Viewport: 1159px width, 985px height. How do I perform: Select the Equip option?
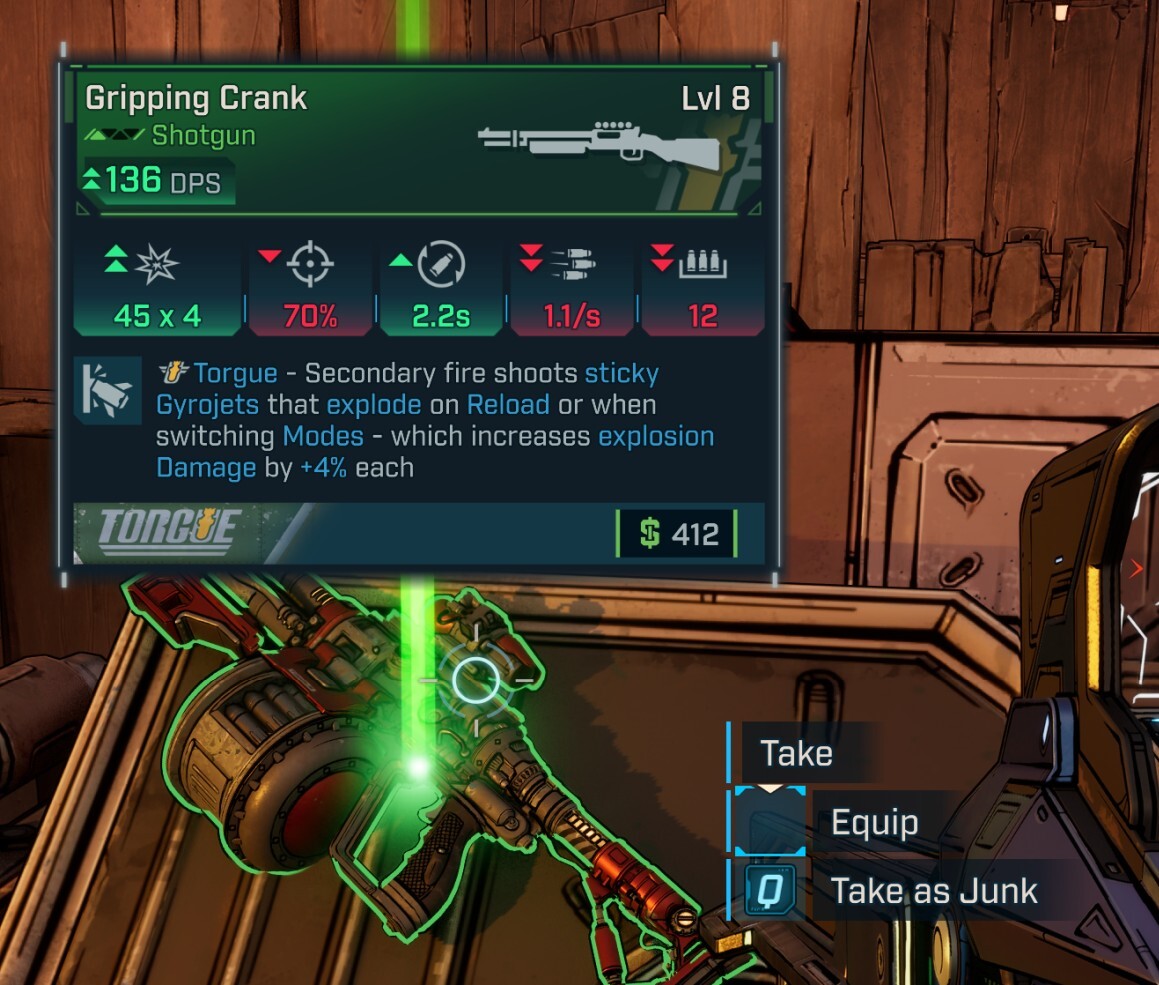tap(874, 823)
